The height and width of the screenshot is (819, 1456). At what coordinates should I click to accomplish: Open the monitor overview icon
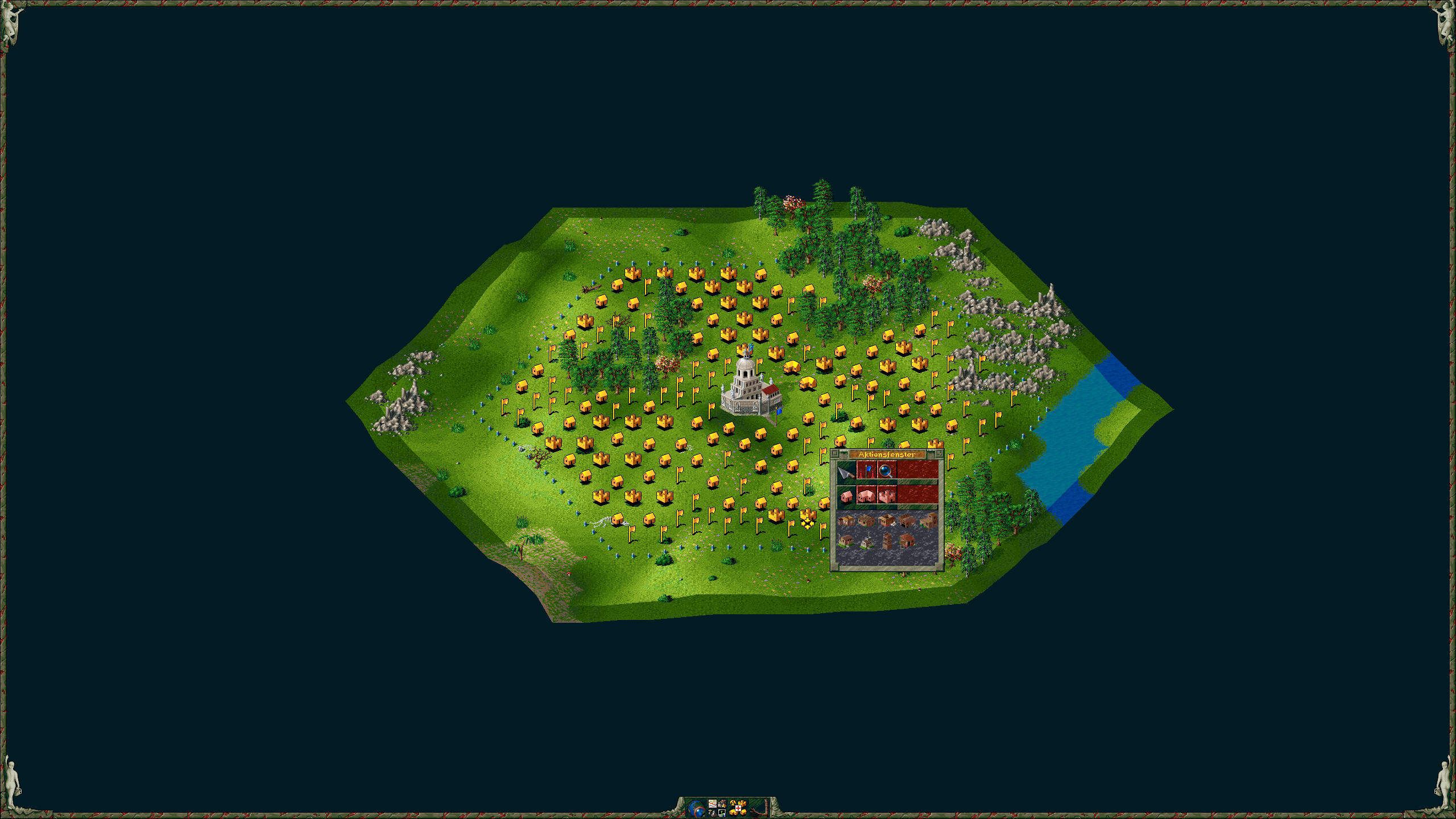pyautogui.click(x=722, y=813)
